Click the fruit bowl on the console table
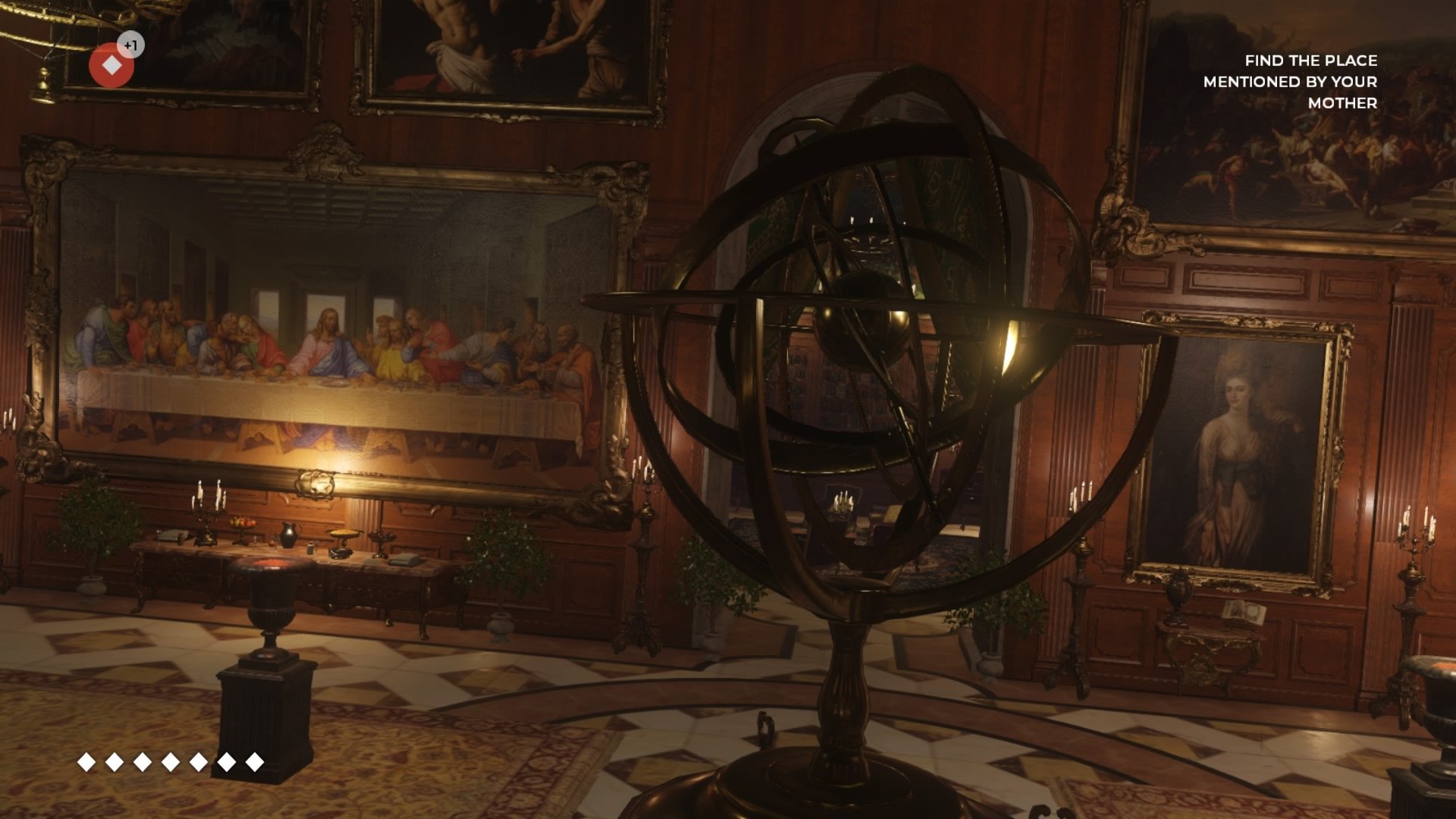The width and height of the screenshot is (1456, 819). click(x=243, y=522)
